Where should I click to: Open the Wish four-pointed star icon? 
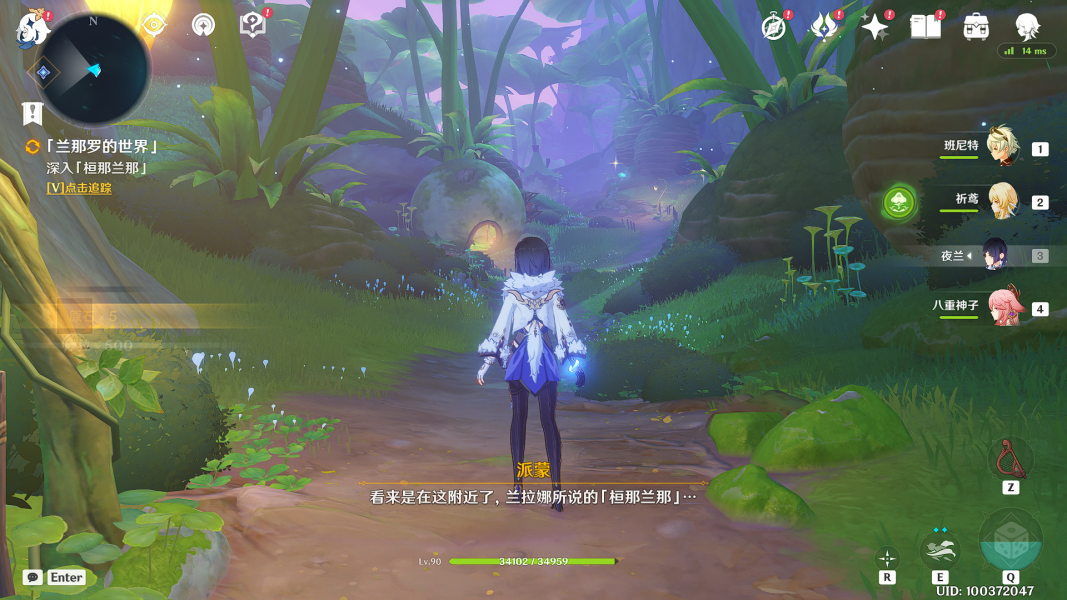click(x=875, y=28)
